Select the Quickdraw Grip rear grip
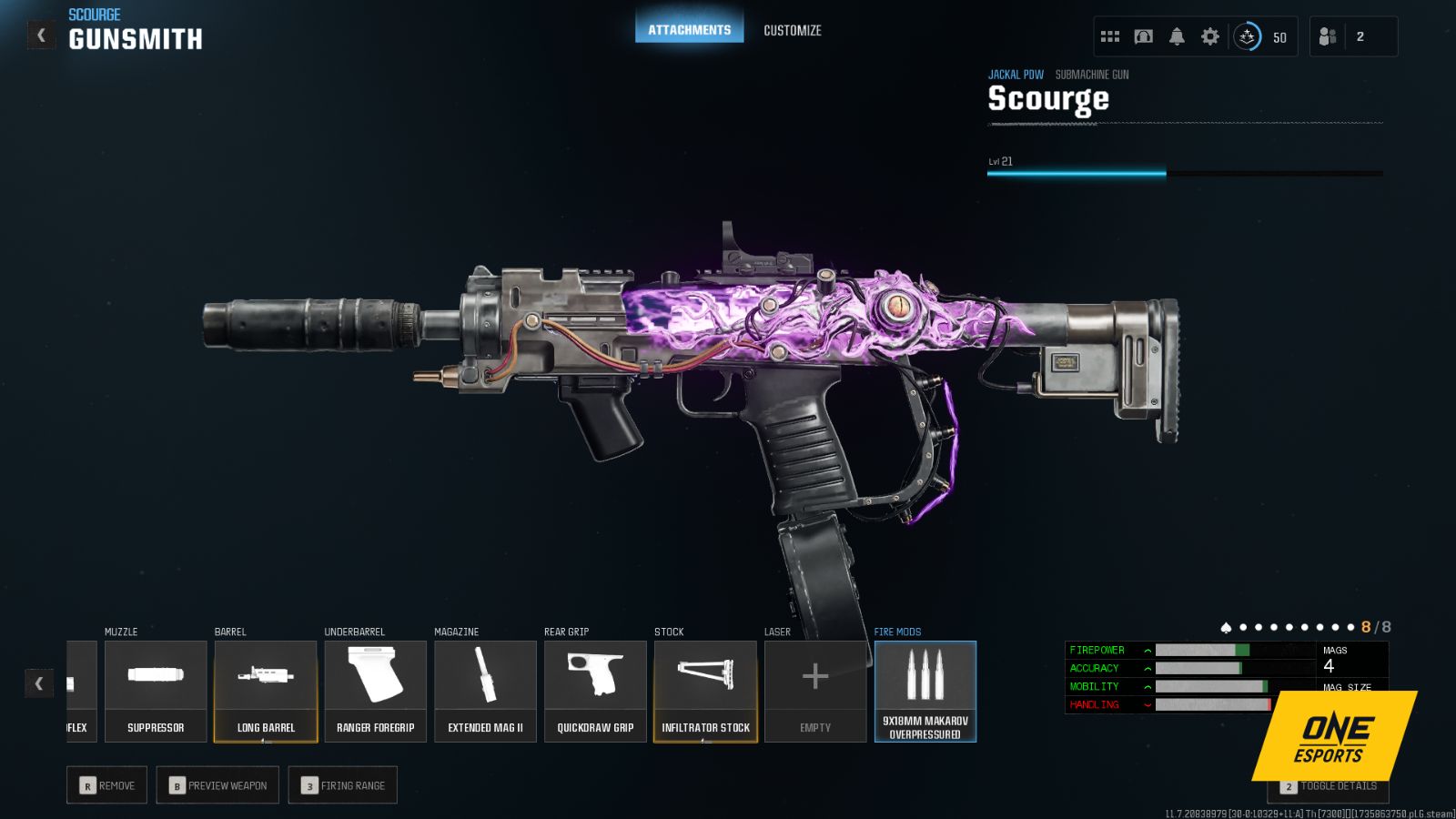 595,687
